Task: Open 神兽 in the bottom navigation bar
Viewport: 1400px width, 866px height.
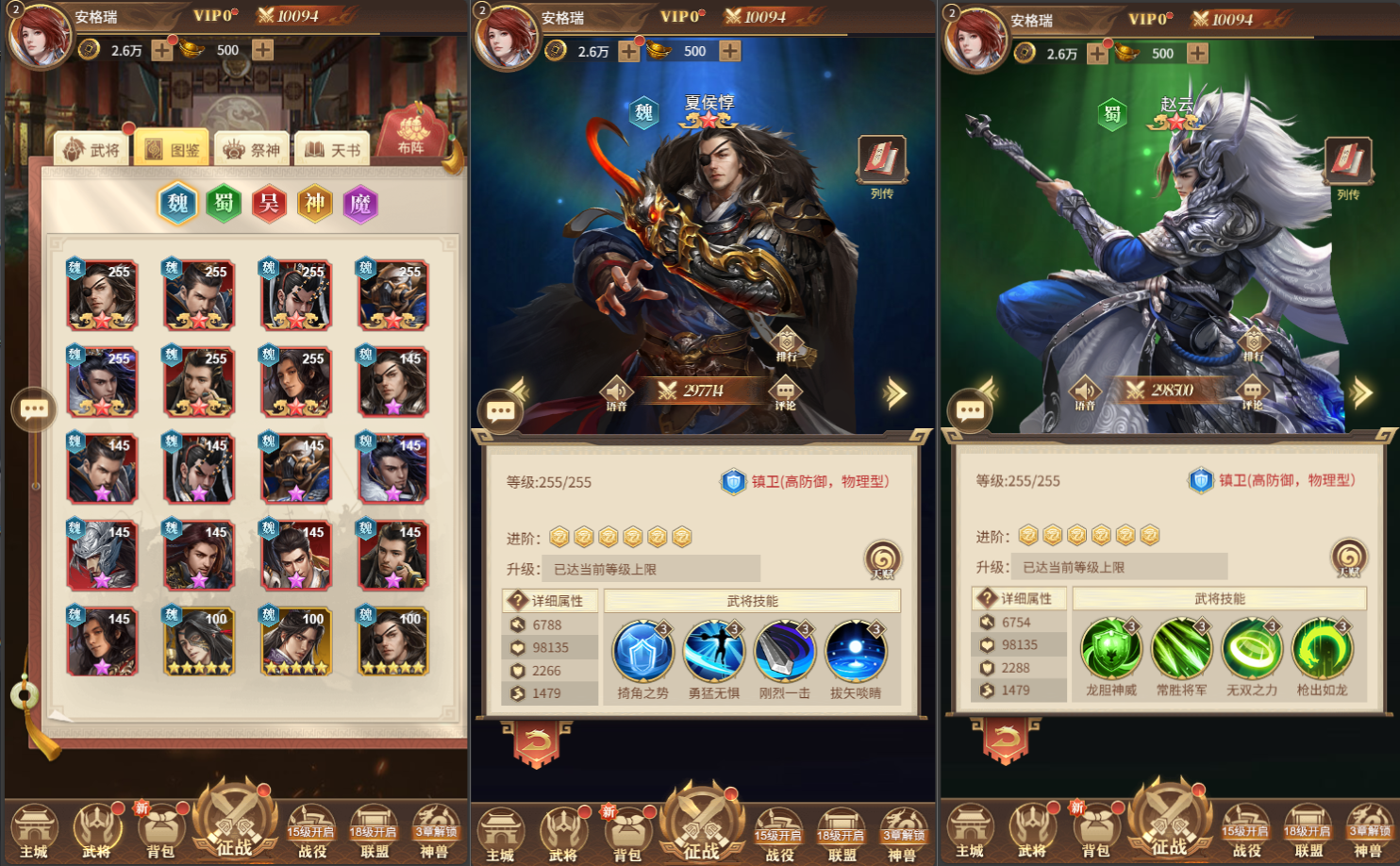Action: pyautogui.click(x=435, y=830)
